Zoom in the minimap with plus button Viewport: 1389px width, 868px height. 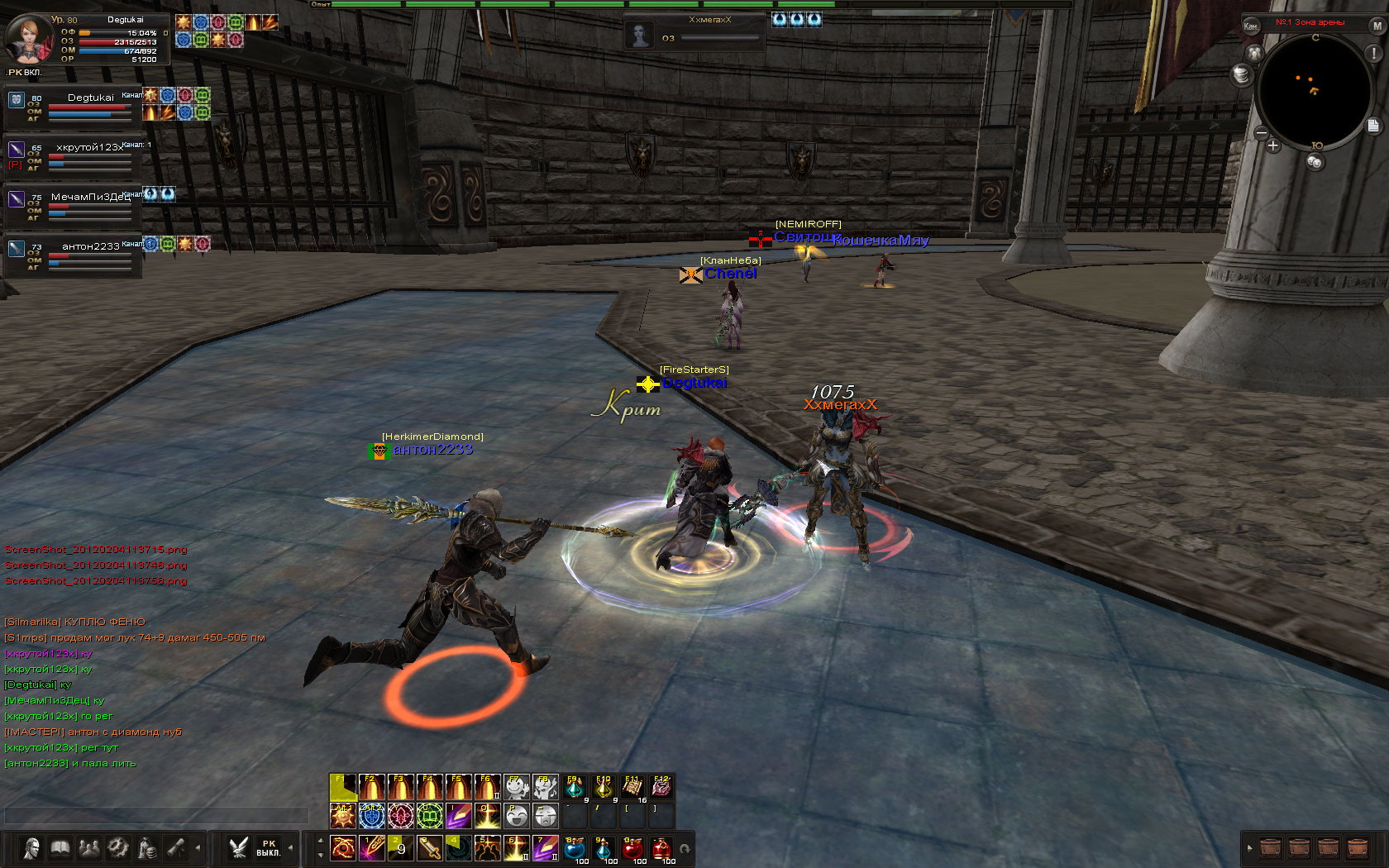click(x=1272, y=145)
